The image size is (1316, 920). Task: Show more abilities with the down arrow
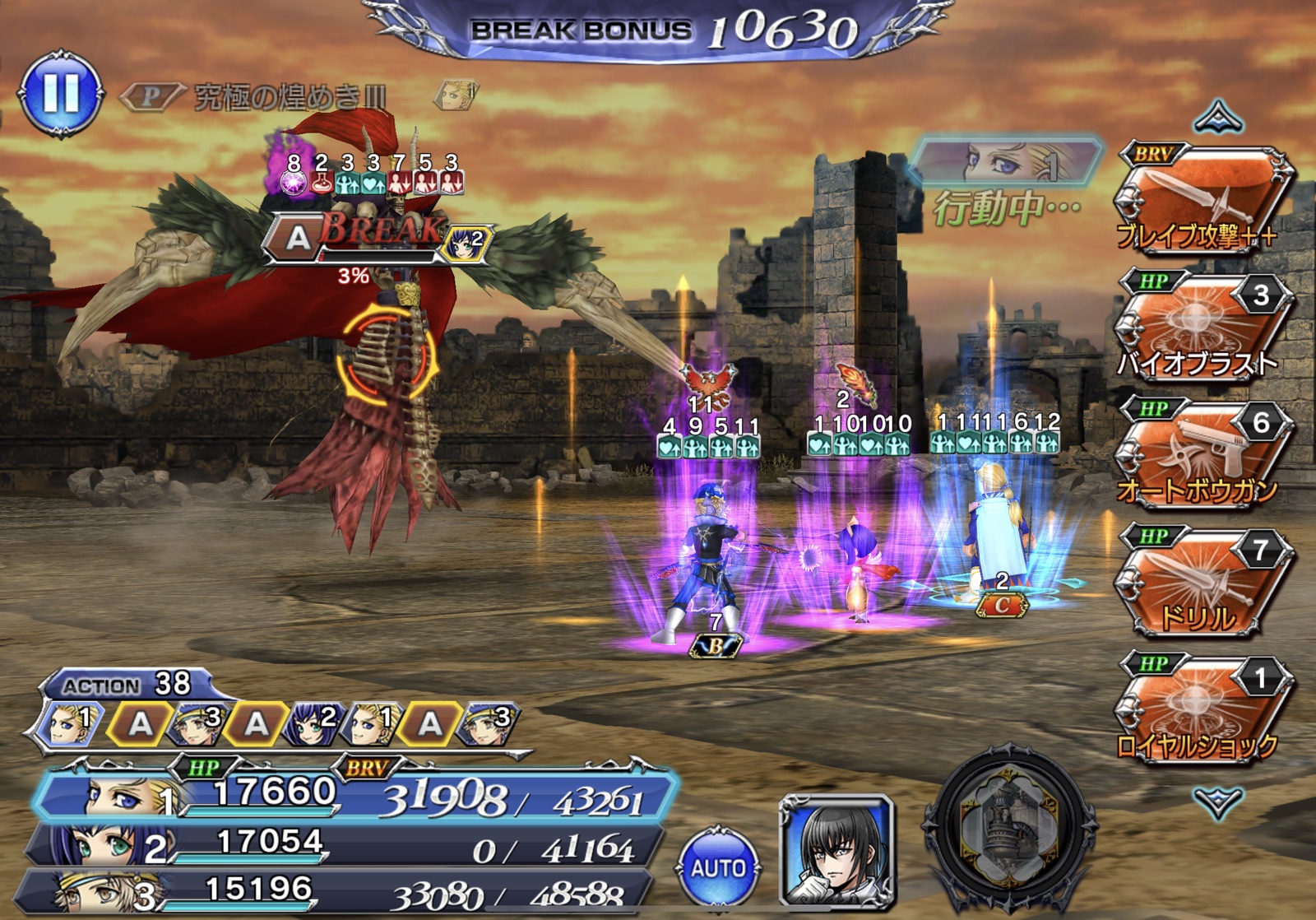point(1218,801)
